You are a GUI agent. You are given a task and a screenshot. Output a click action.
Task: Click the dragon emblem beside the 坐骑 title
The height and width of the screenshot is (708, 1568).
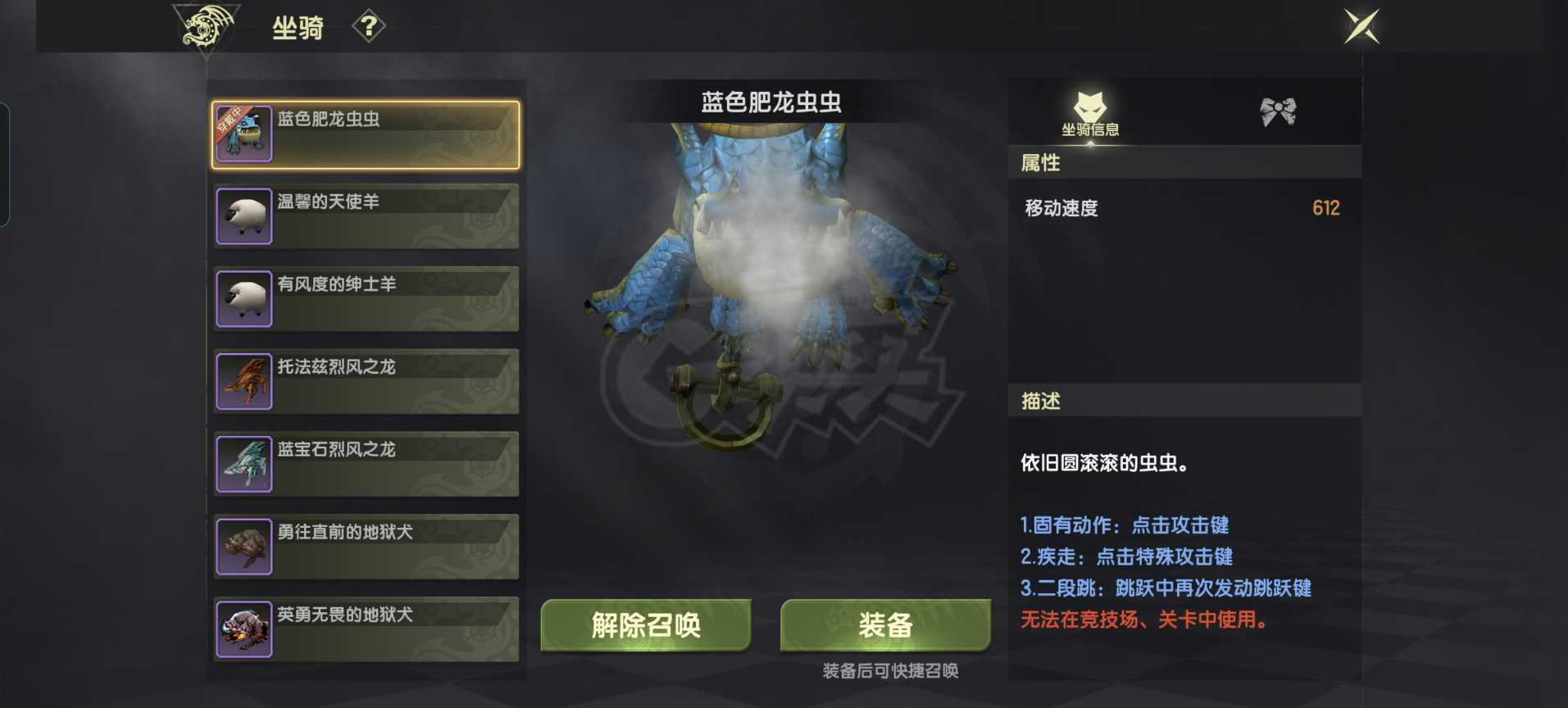[204, 25]
